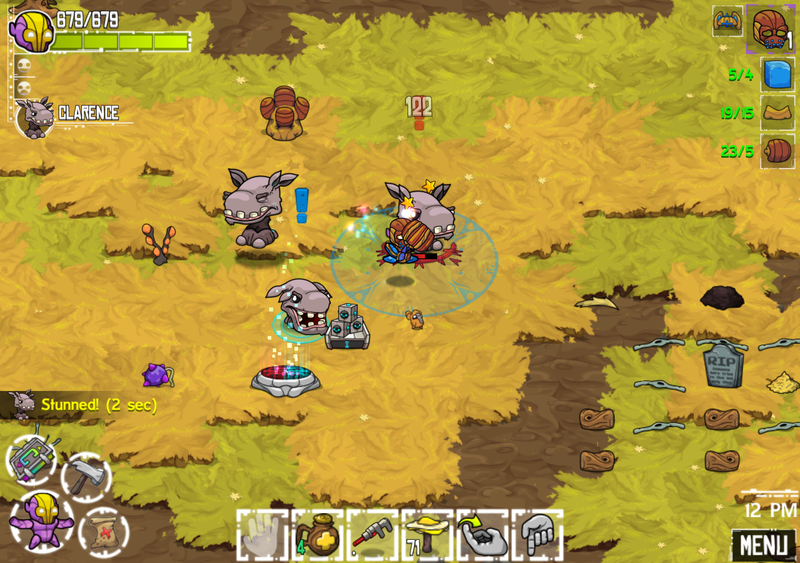Select the winged gadget recipe icon
Viewport: 800px width, 563px height.
tap(727, 21)
